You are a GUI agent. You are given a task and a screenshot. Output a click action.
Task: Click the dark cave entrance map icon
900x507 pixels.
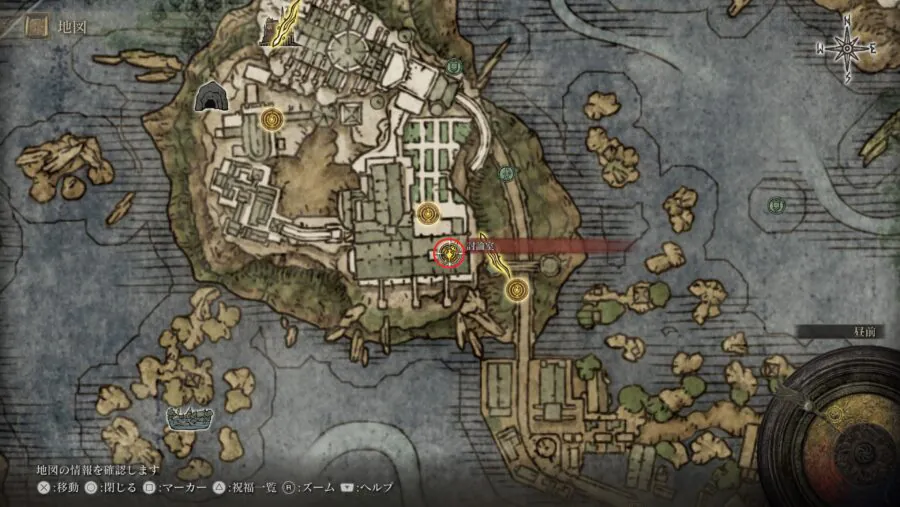210,97
